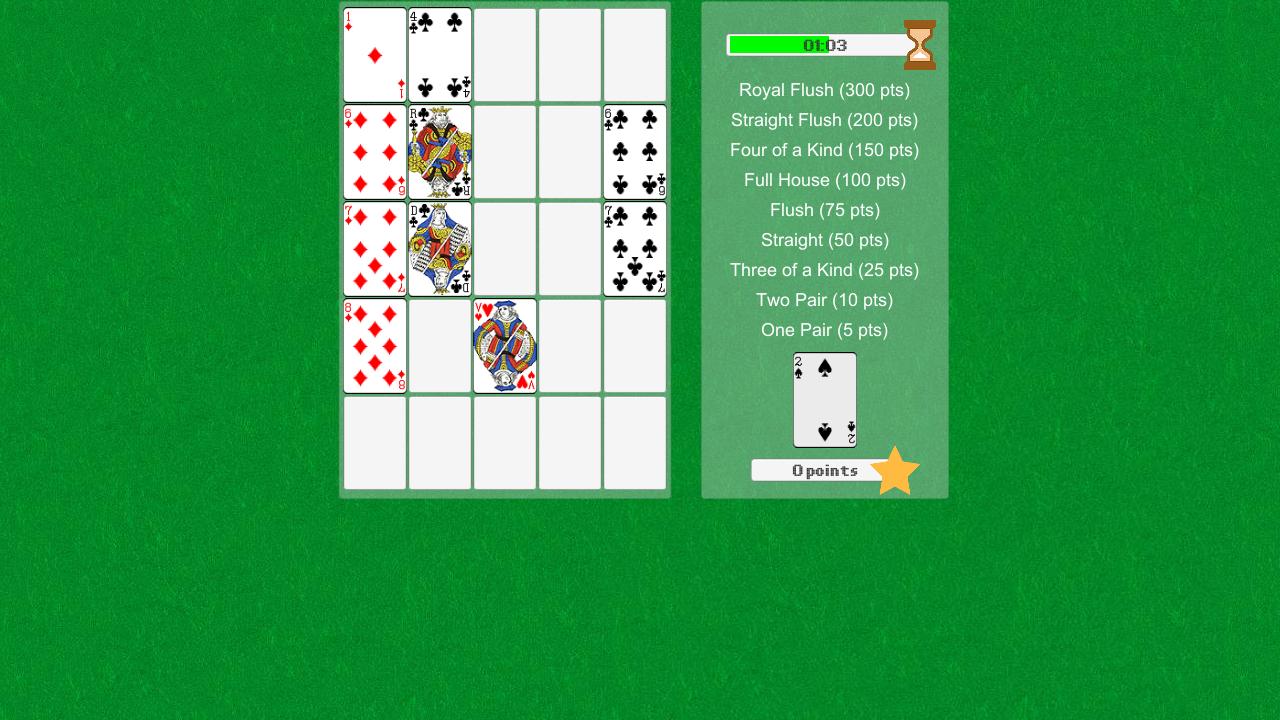1280x720 pixels.
Task: Click the 8 of Diamonds card
Action: point(375,345)
